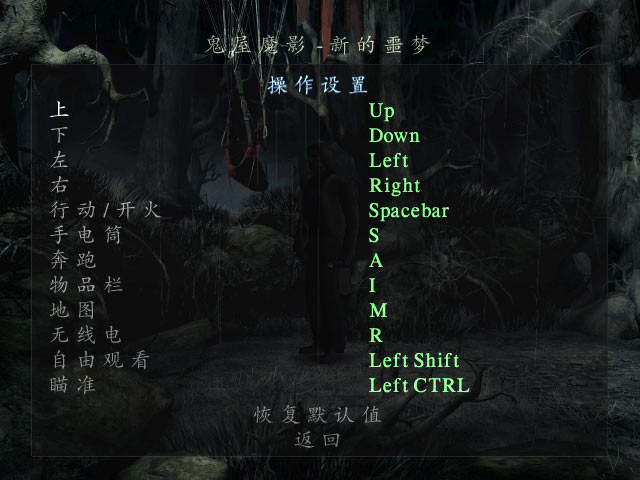Choose the 手电筒 flashlight entry

point(85,236)
